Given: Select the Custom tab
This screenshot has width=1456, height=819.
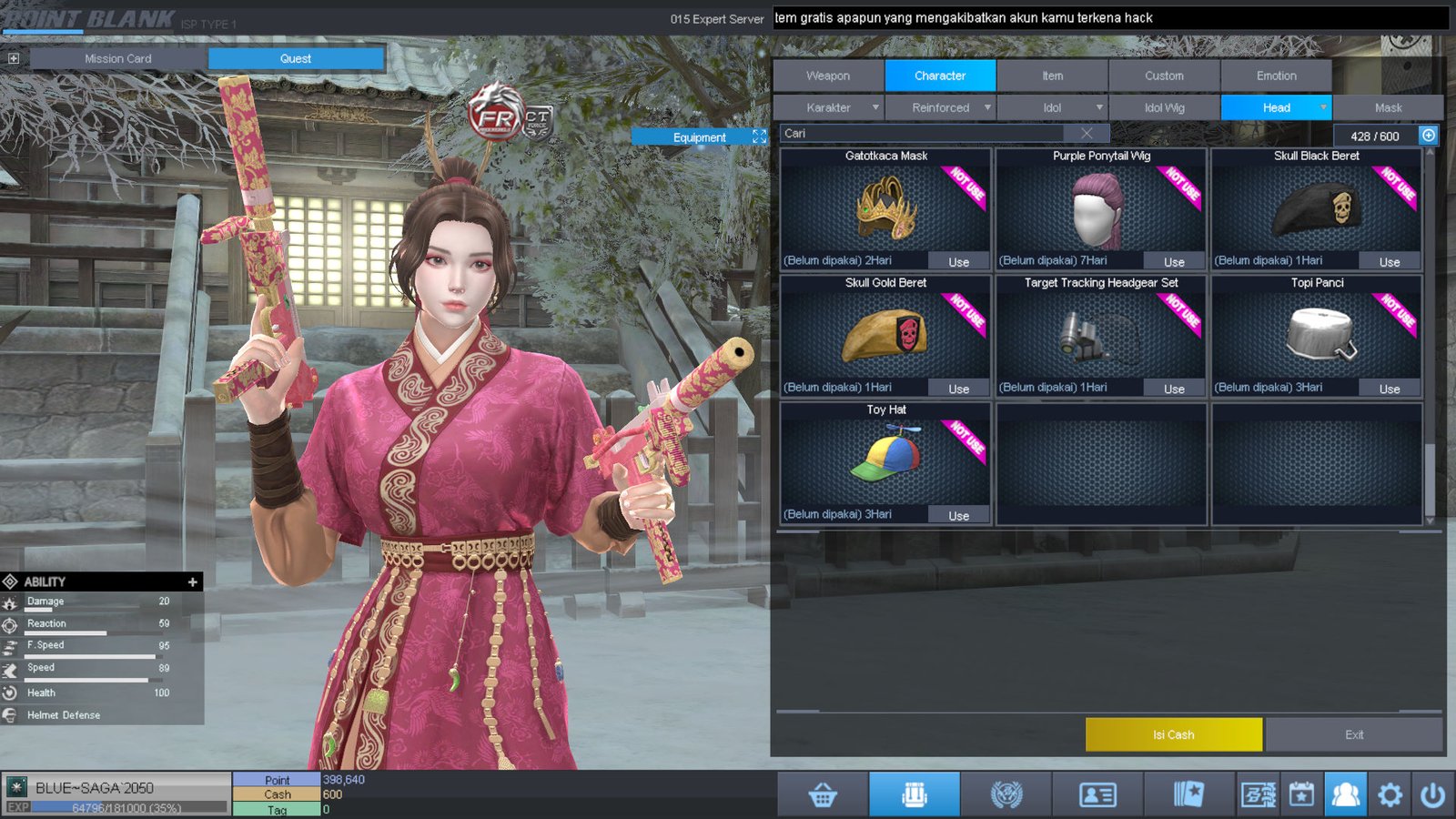Looking at the screenshot, I should point(1164,76).
